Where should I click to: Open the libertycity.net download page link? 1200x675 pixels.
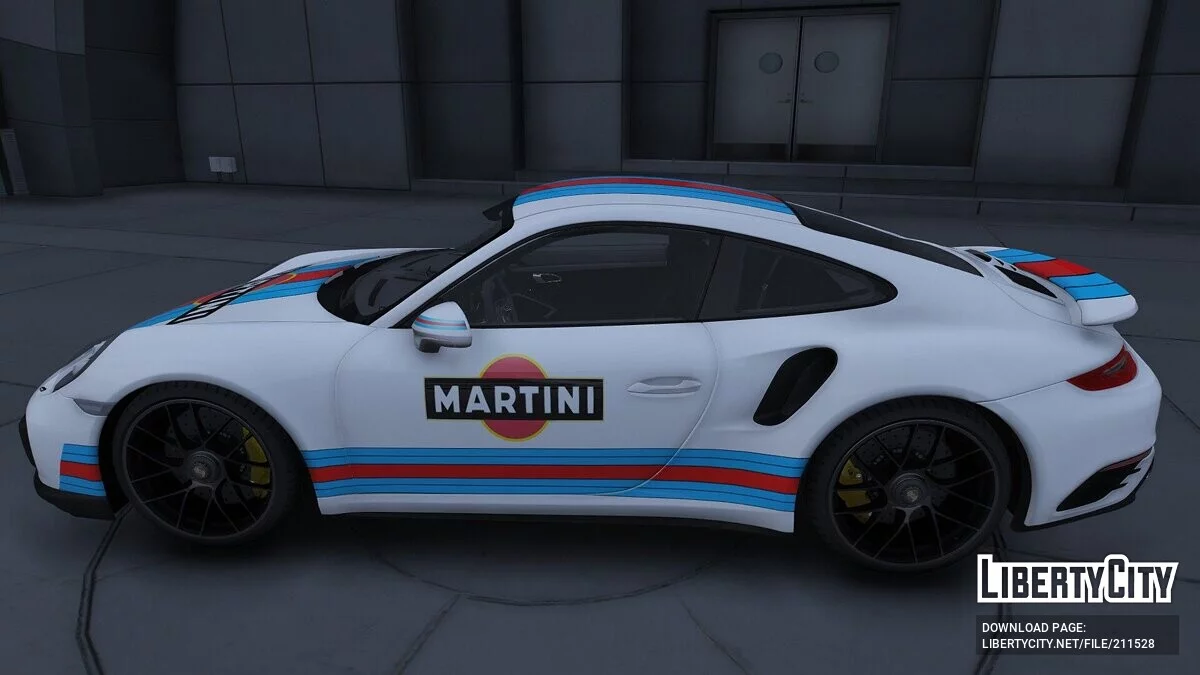pyautogui.click(x=1067, y=643)
